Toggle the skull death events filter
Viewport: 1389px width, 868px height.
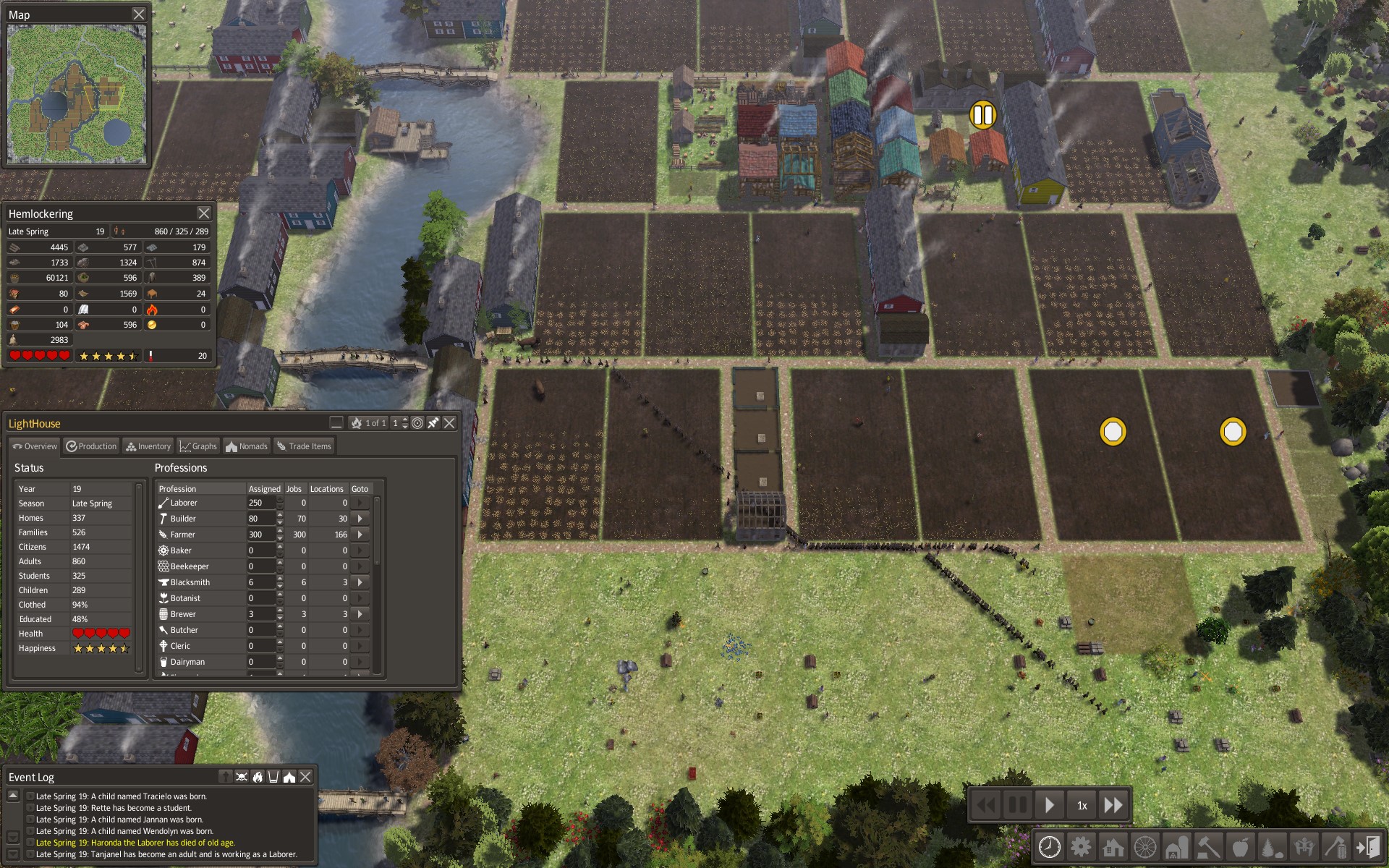pyautogui.click(x=242, y=777)
